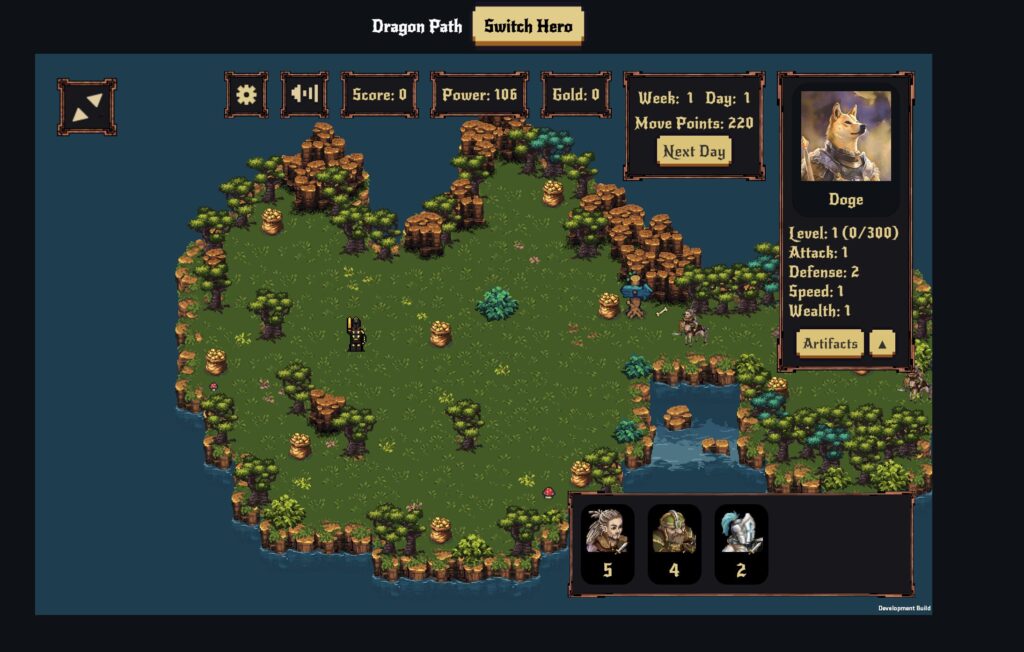Screen dimensions: 1024x652
Task: Open the gear settings menu
Action: click(246, 95)
